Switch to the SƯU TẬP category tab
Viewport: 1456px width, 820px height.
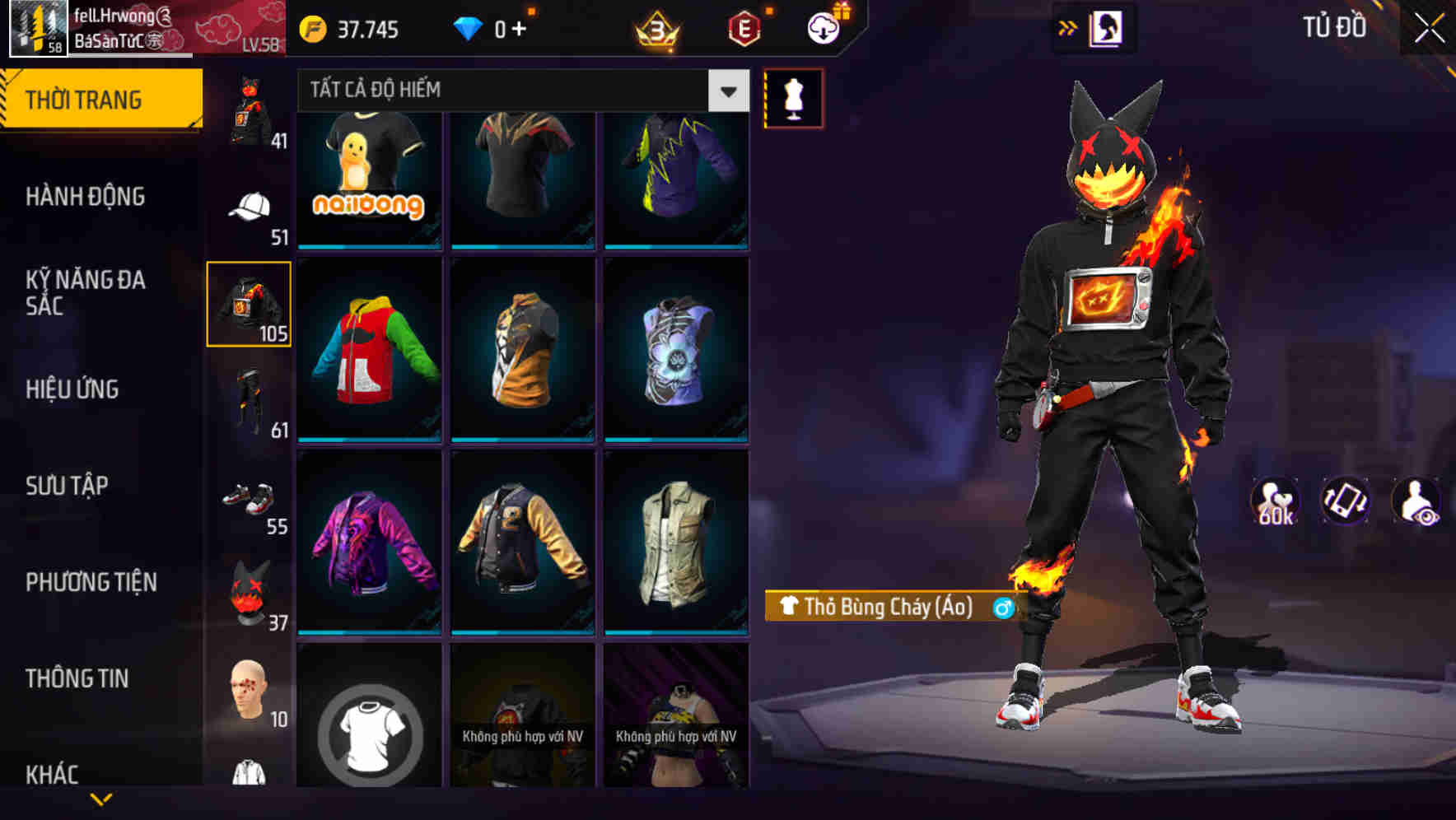point(66,486)
